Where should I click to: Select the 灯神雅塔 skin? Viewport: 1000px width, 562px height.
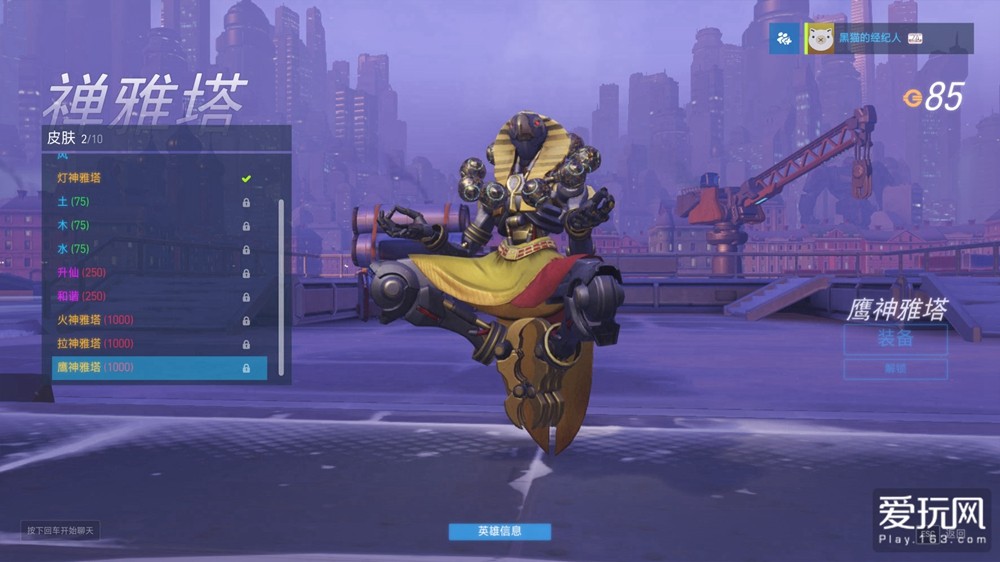coord(150,178)
